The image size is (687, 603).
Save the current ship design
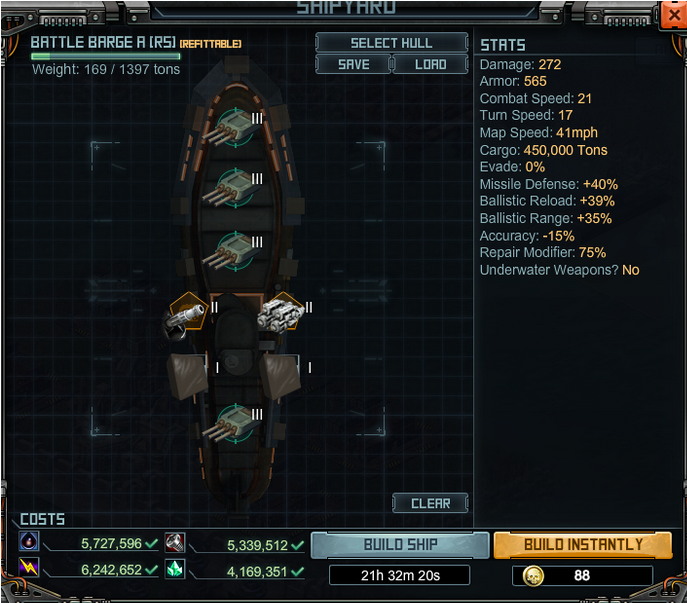(x=353, y=64)
